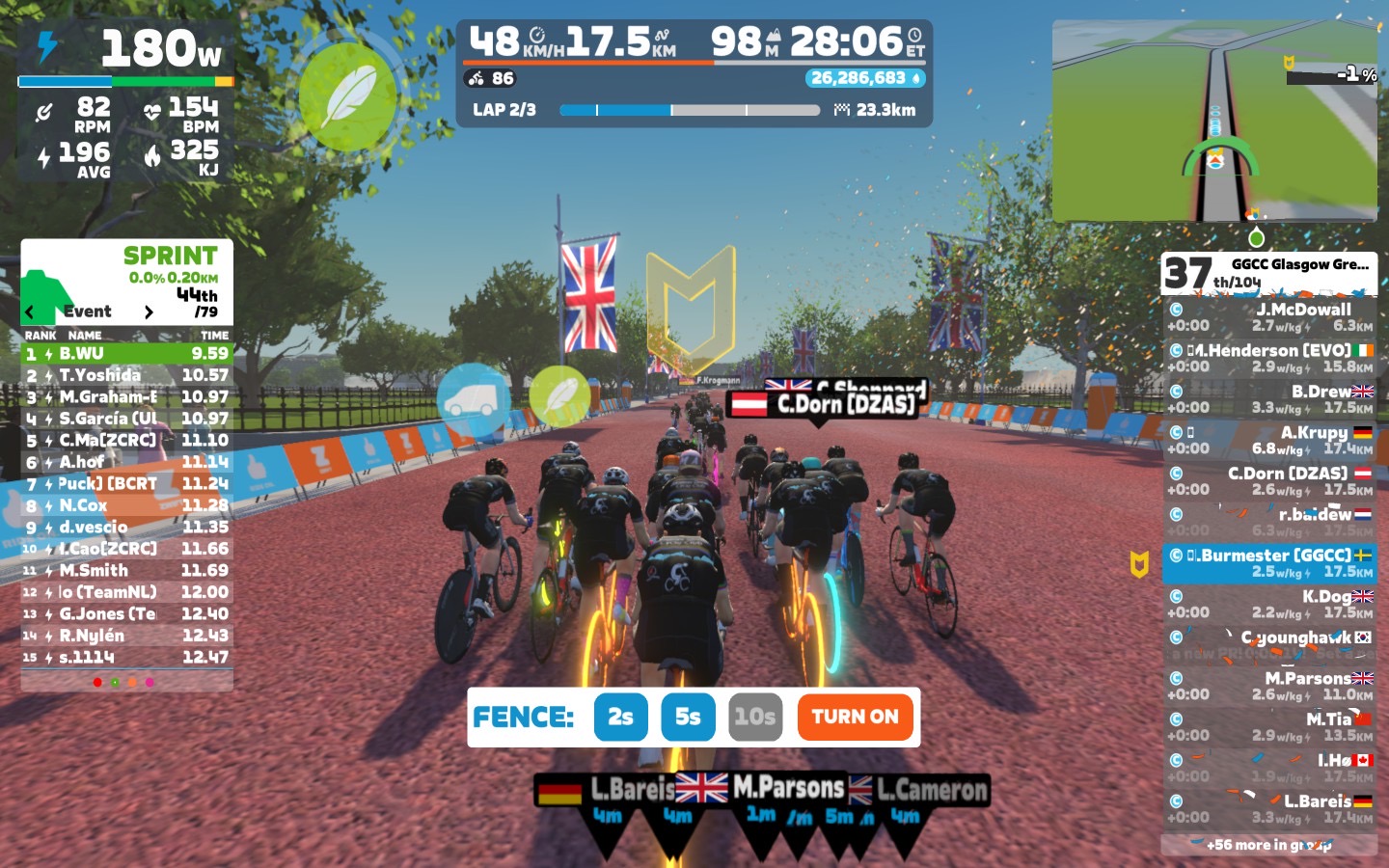
Task: Set fence distance to 2s
Action: point(620,717)
